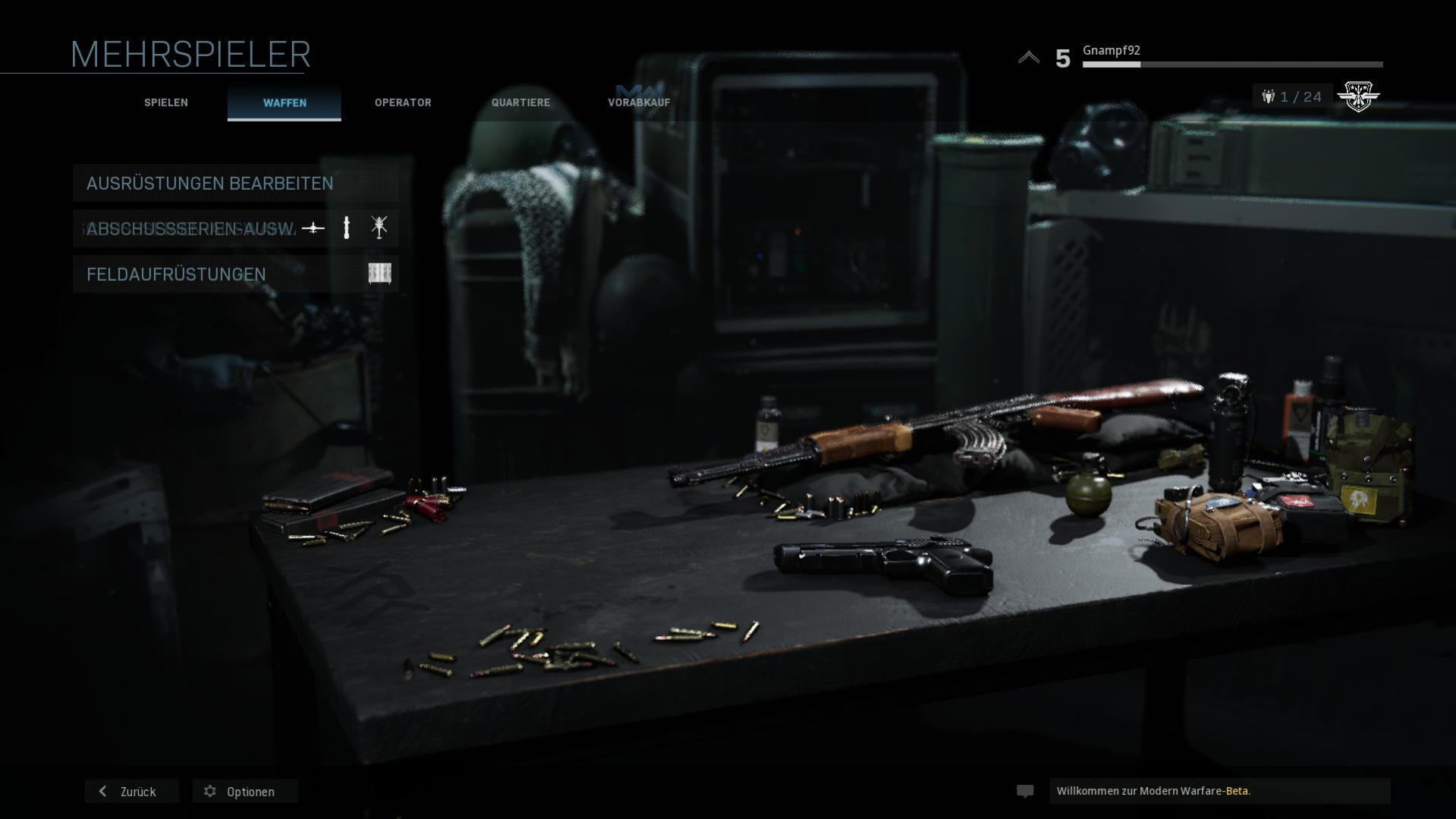Click the Modern Warfare Beta welcome message
The image size is (1456, 819).
tap(1219, 791)
